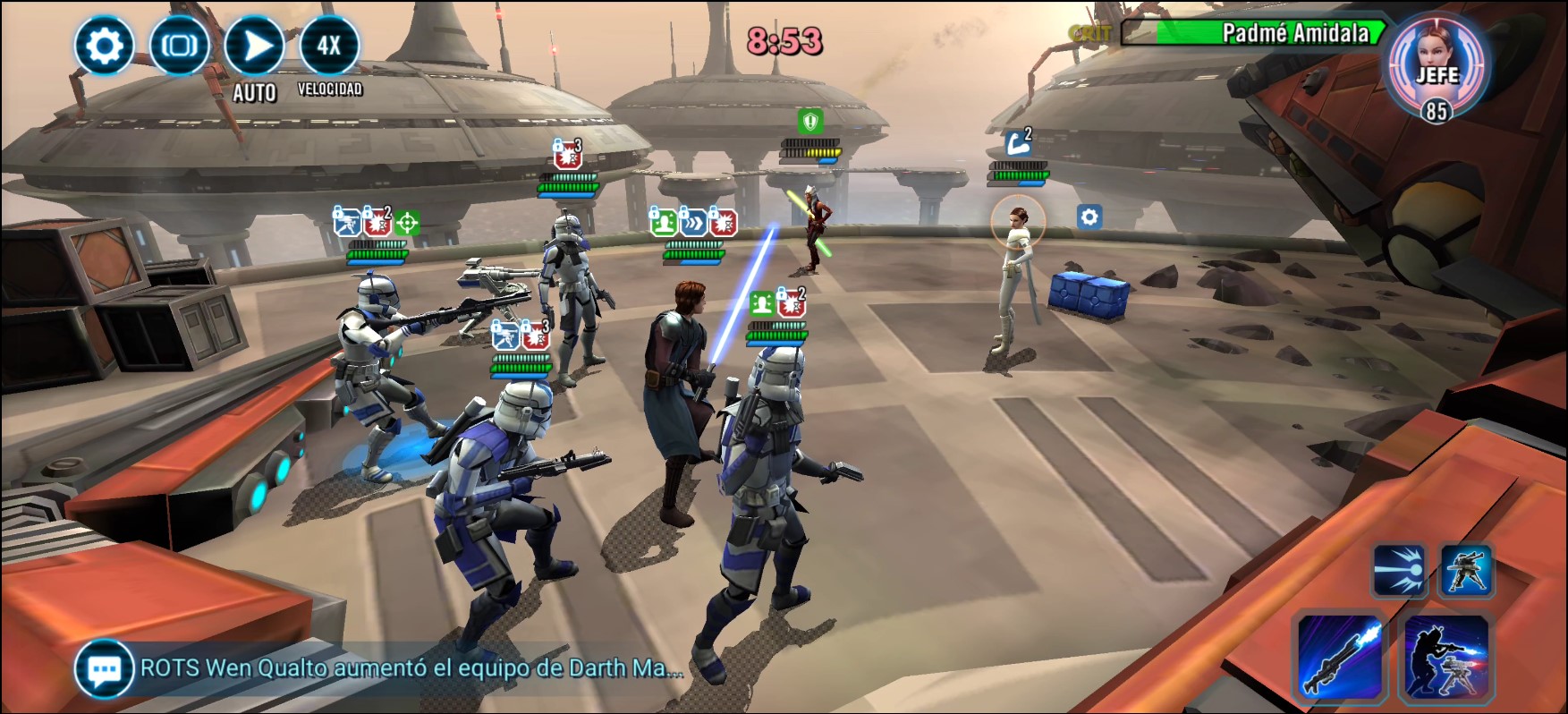
Task: Enable AUTO battle play
Action: tap(255, 46)
